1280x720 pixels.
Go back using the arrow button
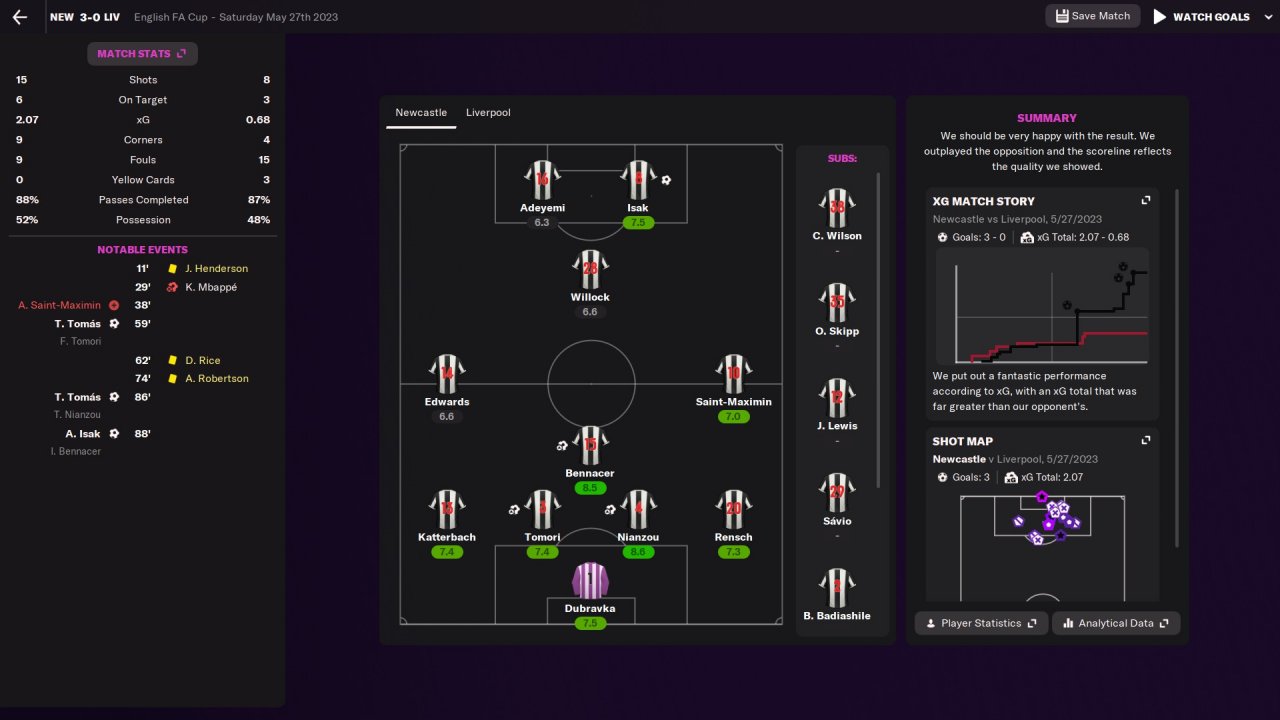click(x=20, y=17)
